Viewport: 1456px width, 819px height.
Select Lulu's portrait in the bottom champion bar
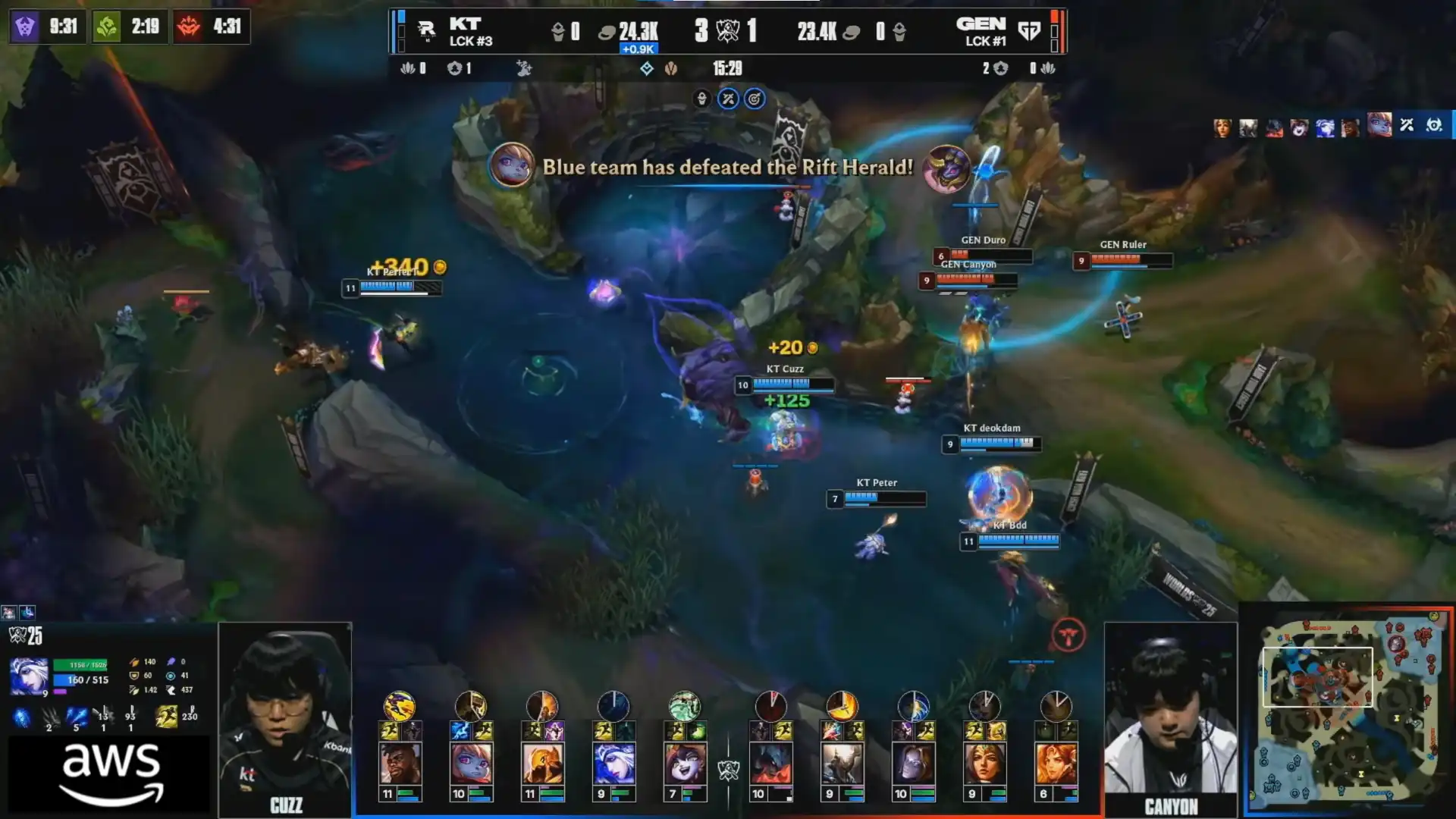[685, 763]
